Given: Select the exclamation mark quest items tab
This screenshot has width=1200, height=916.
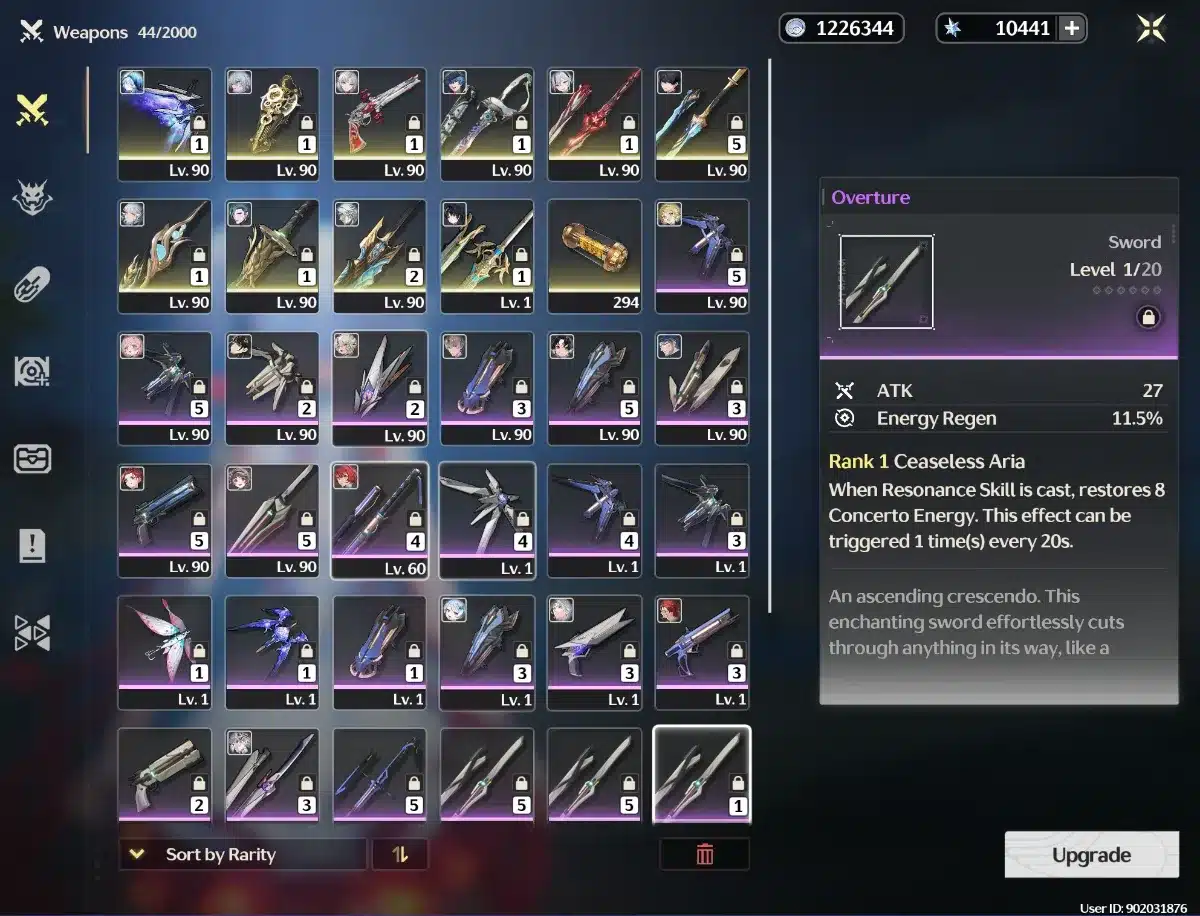Looking at the screenshot, I should coord(33,546).
